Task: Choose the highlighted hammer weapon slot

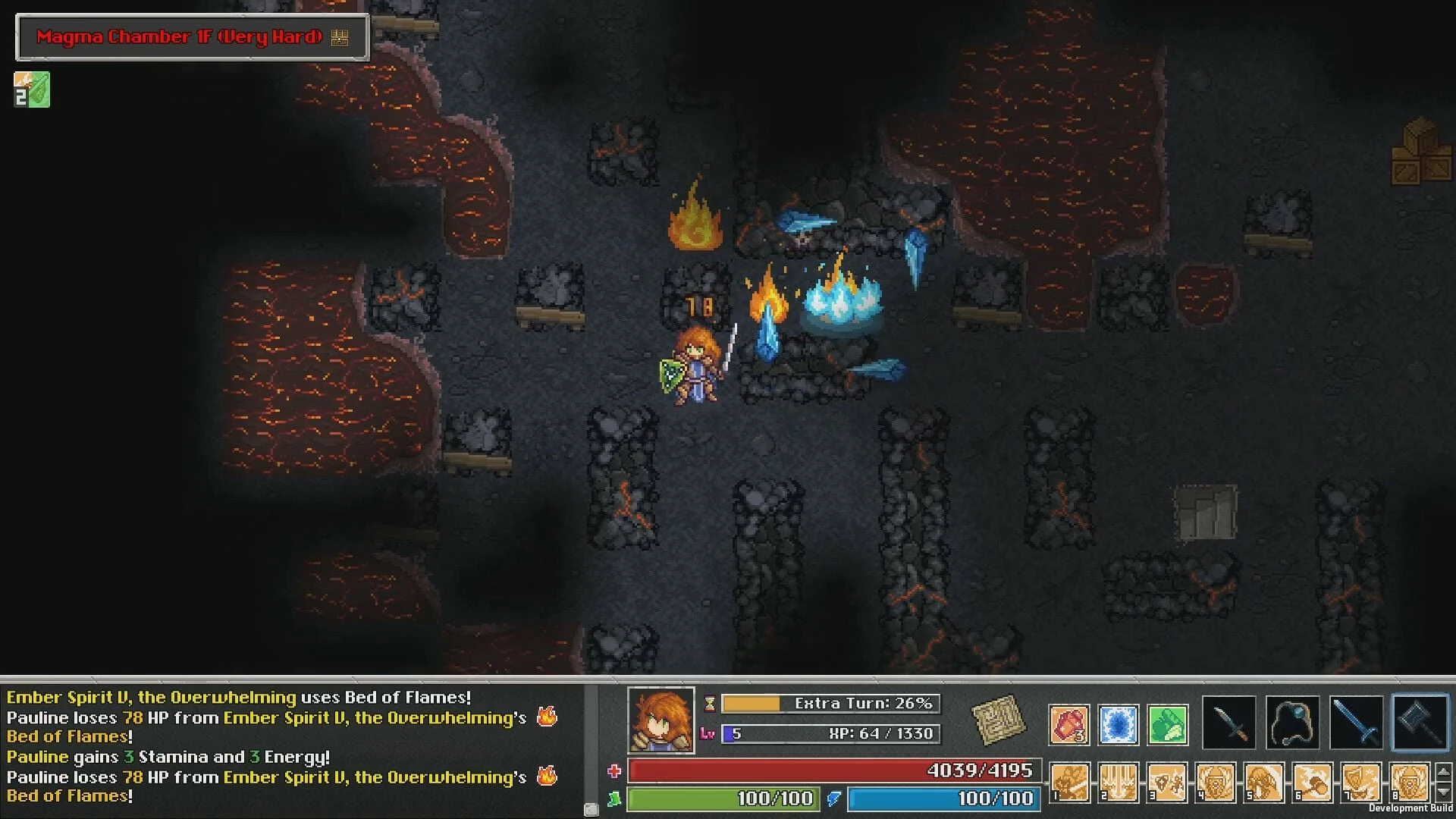Action: [1420, 722]
